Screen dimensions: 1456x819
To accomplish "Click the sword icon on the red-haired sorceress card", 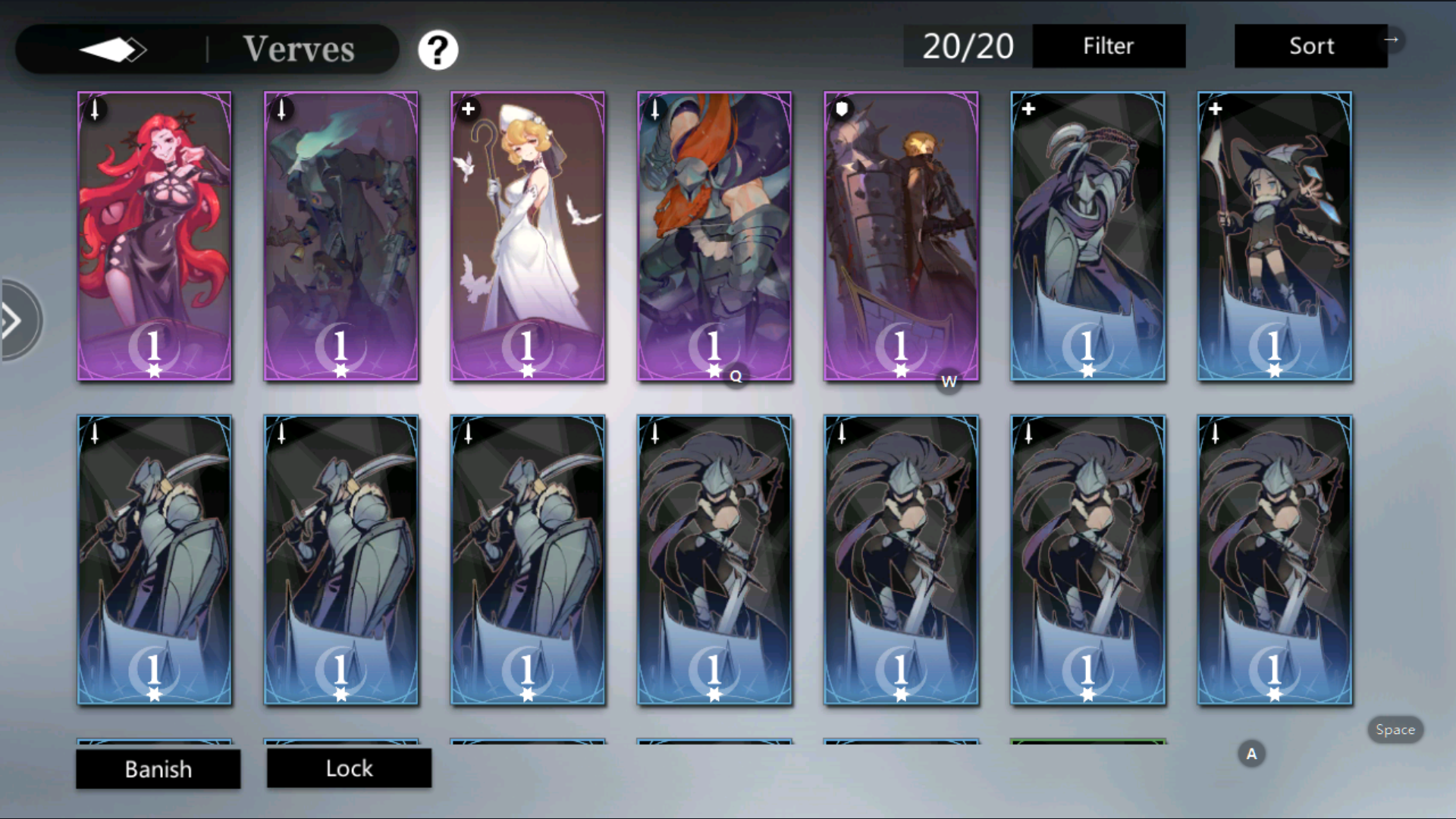I will click(x=95, y=110).
